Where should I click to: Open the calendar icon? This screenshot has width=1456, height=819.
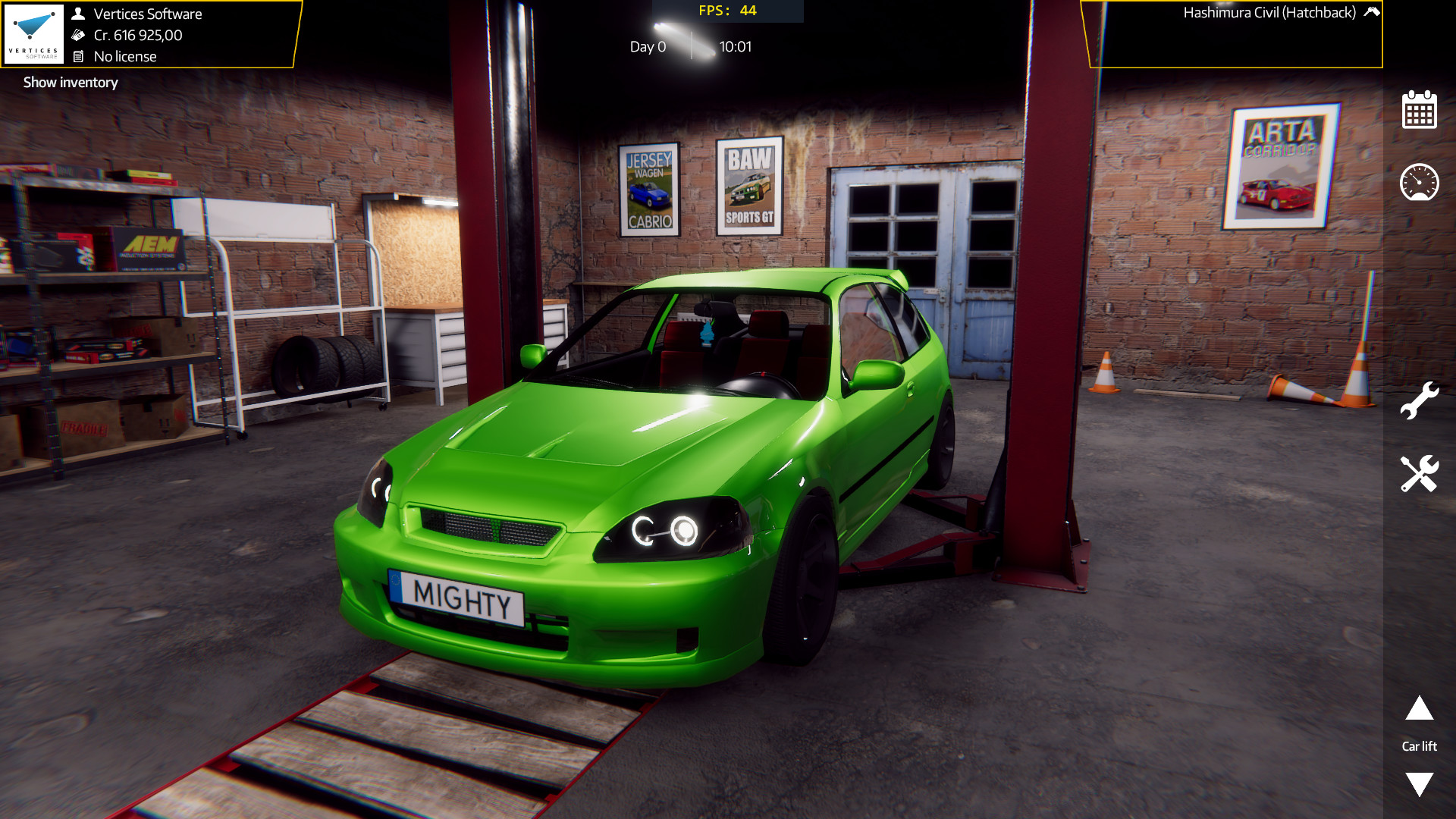coord(1420,111)
